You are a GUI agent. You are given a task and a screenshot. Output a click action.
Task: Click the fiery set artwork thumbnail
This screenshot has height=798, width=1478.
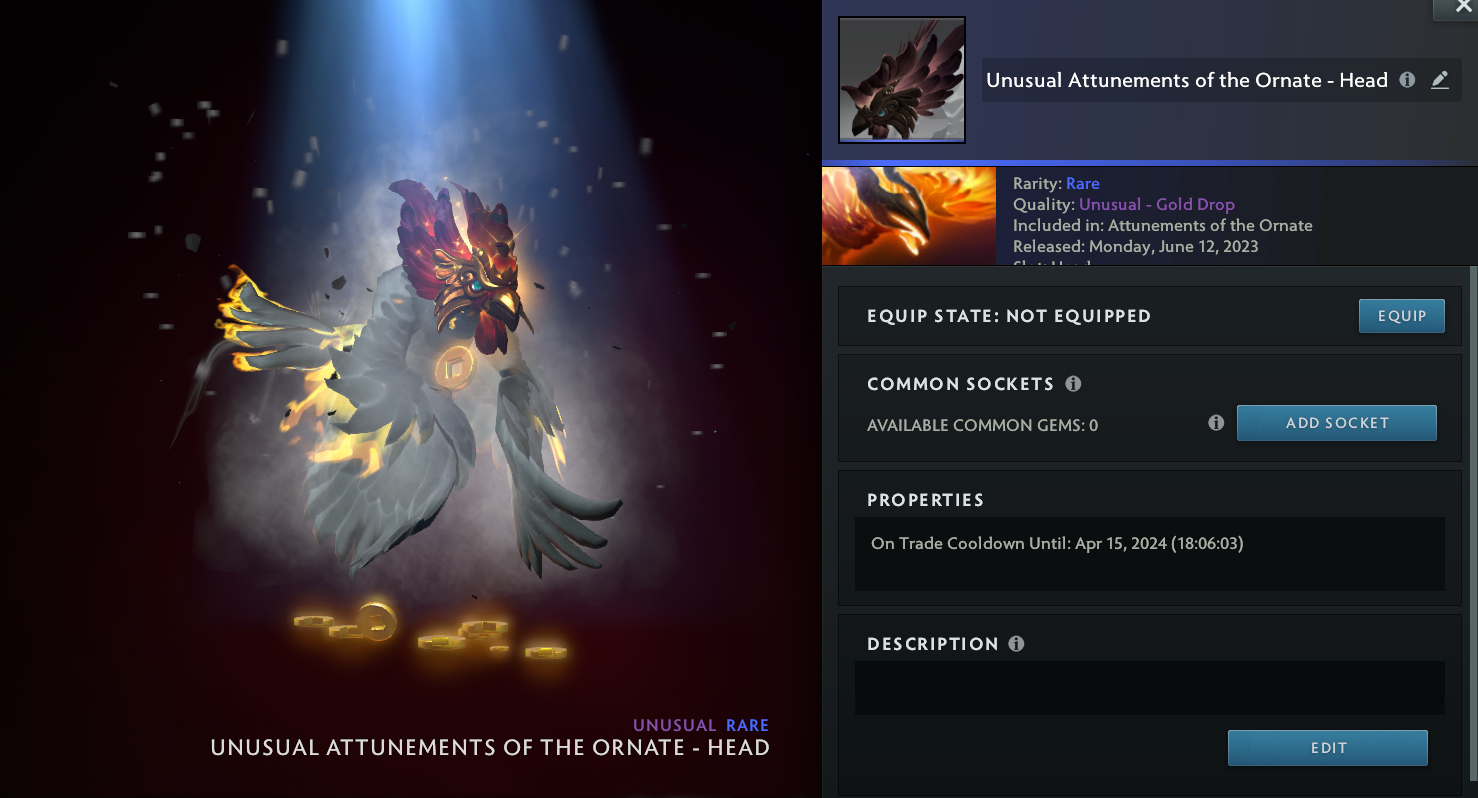[908, 216]
